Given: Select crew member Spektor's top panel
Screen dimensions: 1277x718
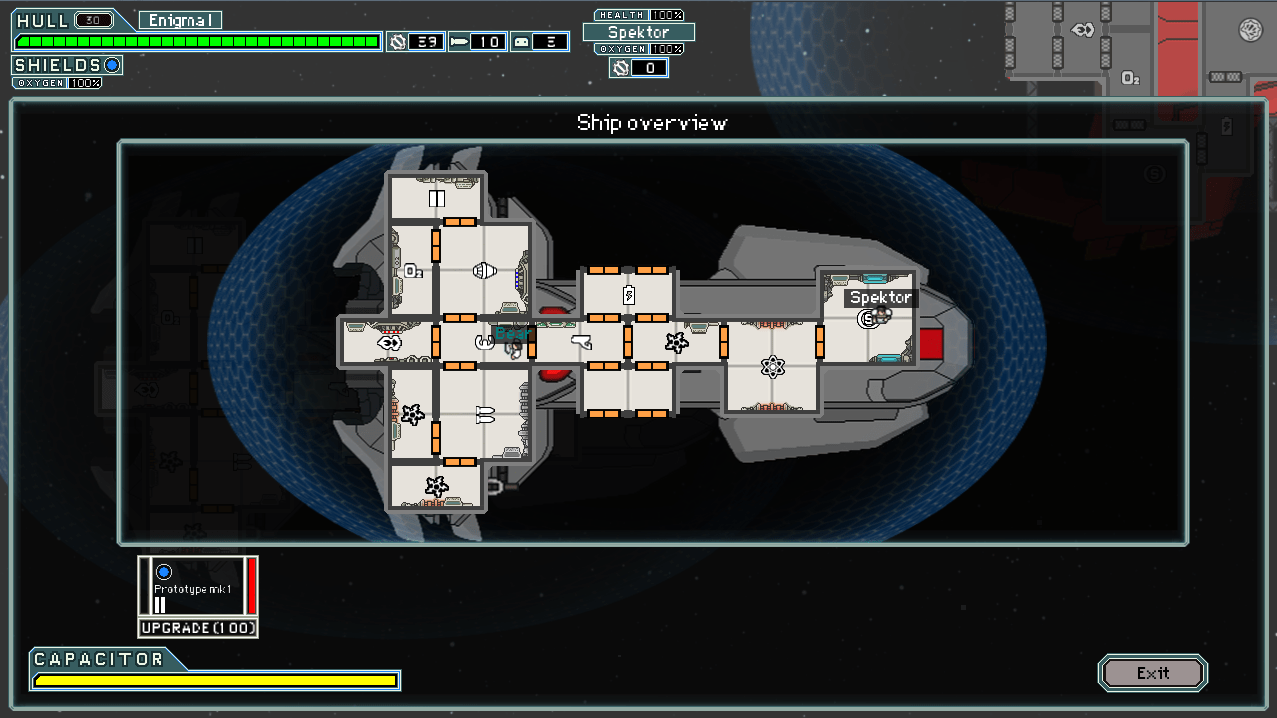Looking at the screenshot, I should (638, 32).
